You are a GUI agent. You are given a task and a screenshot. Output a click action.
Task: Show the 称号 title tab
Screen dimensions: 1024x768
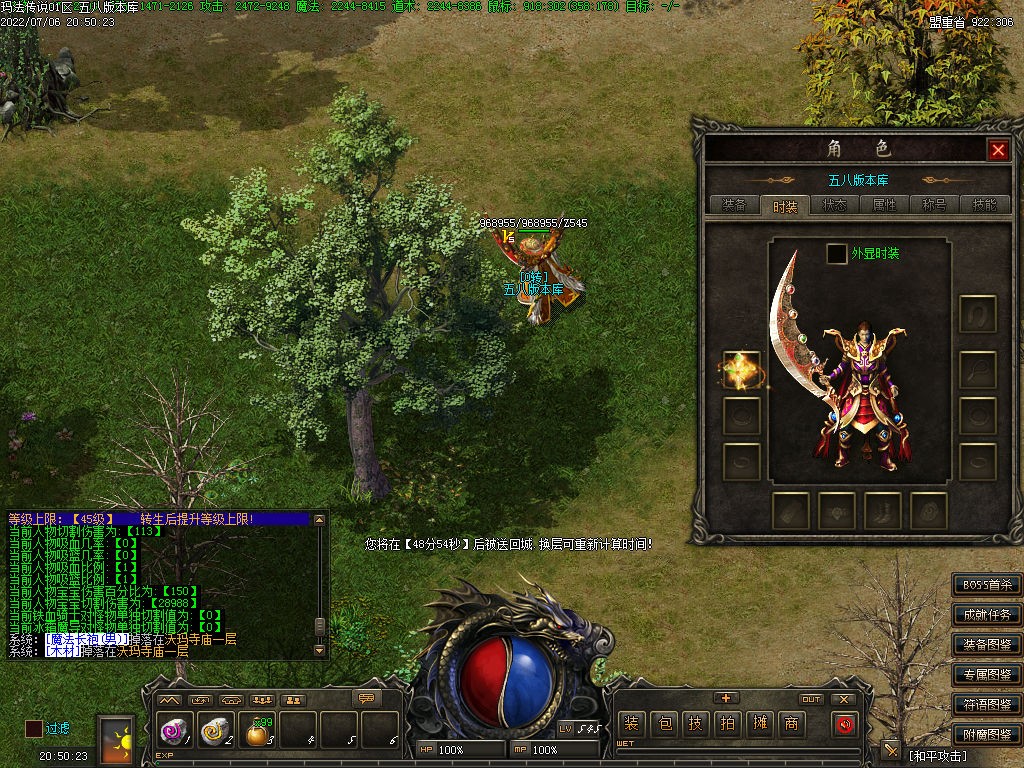(x=934, y=205)
